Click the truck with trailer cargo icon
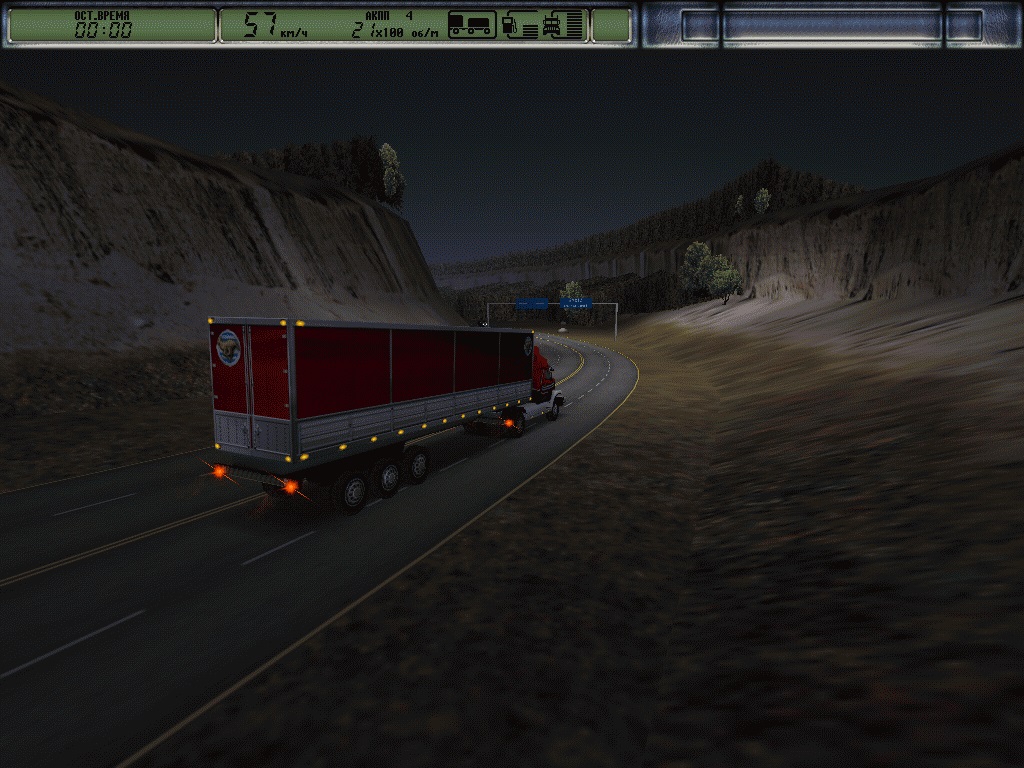The image size is (1024, 768). pyautogui.click(x=472, y=25)
